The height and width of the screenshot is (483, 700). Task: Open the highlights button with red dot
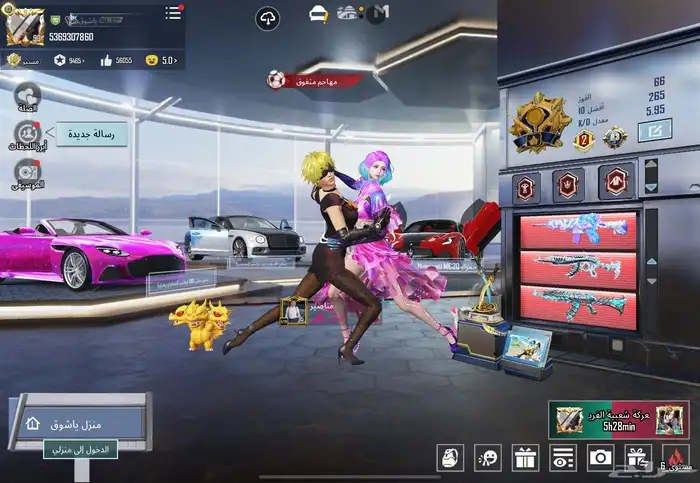tap(27, 134)
